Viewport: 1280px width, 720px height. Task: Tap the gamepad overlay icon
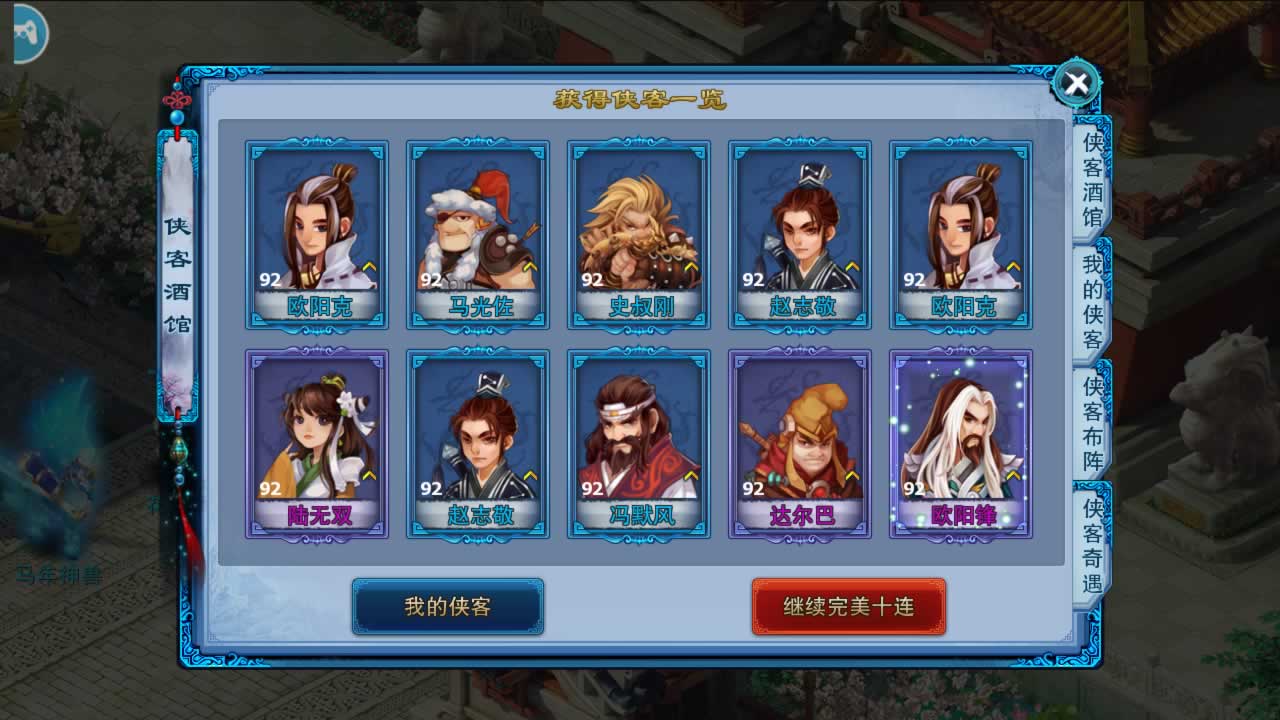pyautogui.click(x=25, y=33)
